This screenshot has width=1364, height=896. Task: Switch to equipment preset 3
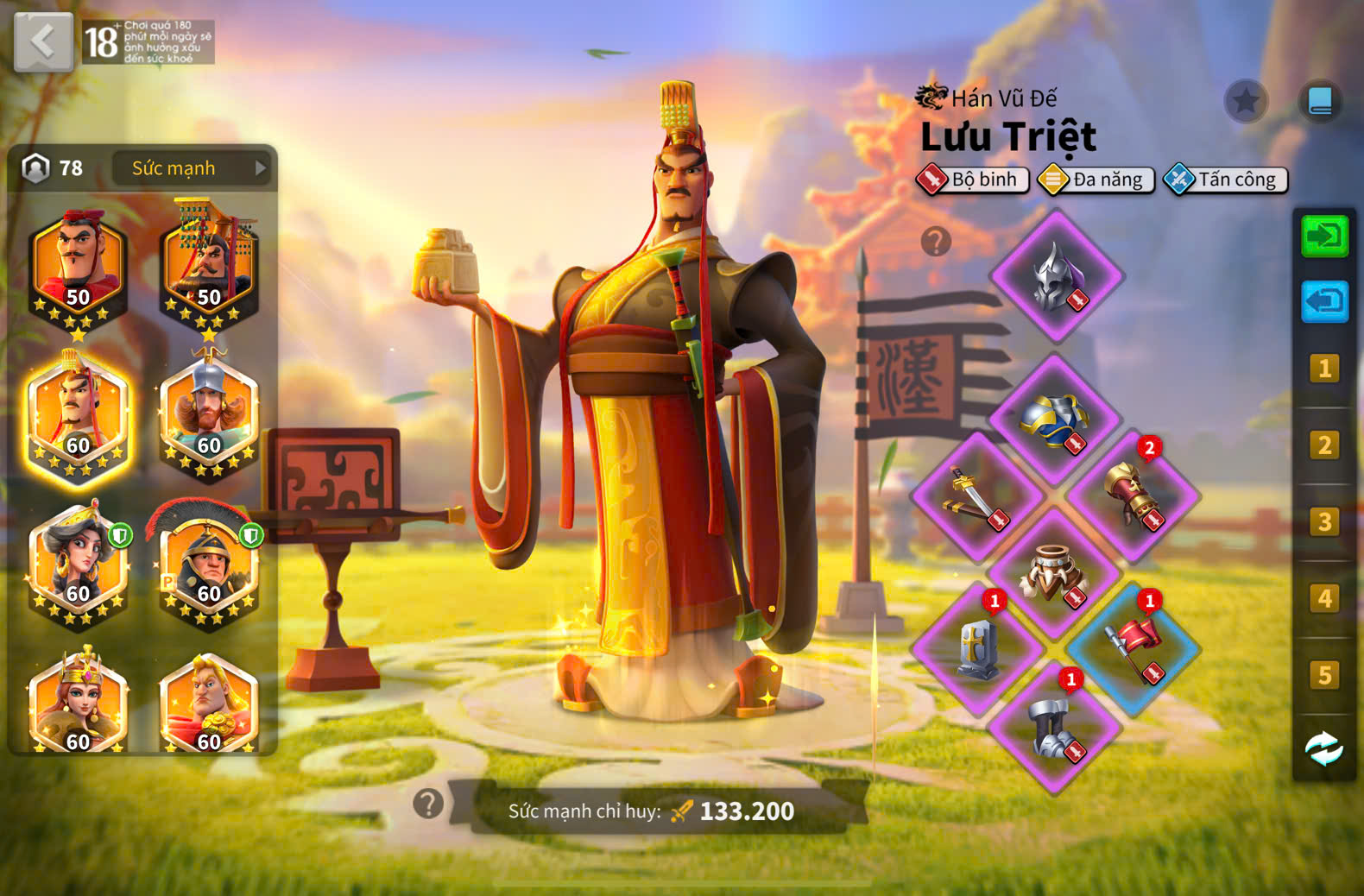pos(1324,522)
